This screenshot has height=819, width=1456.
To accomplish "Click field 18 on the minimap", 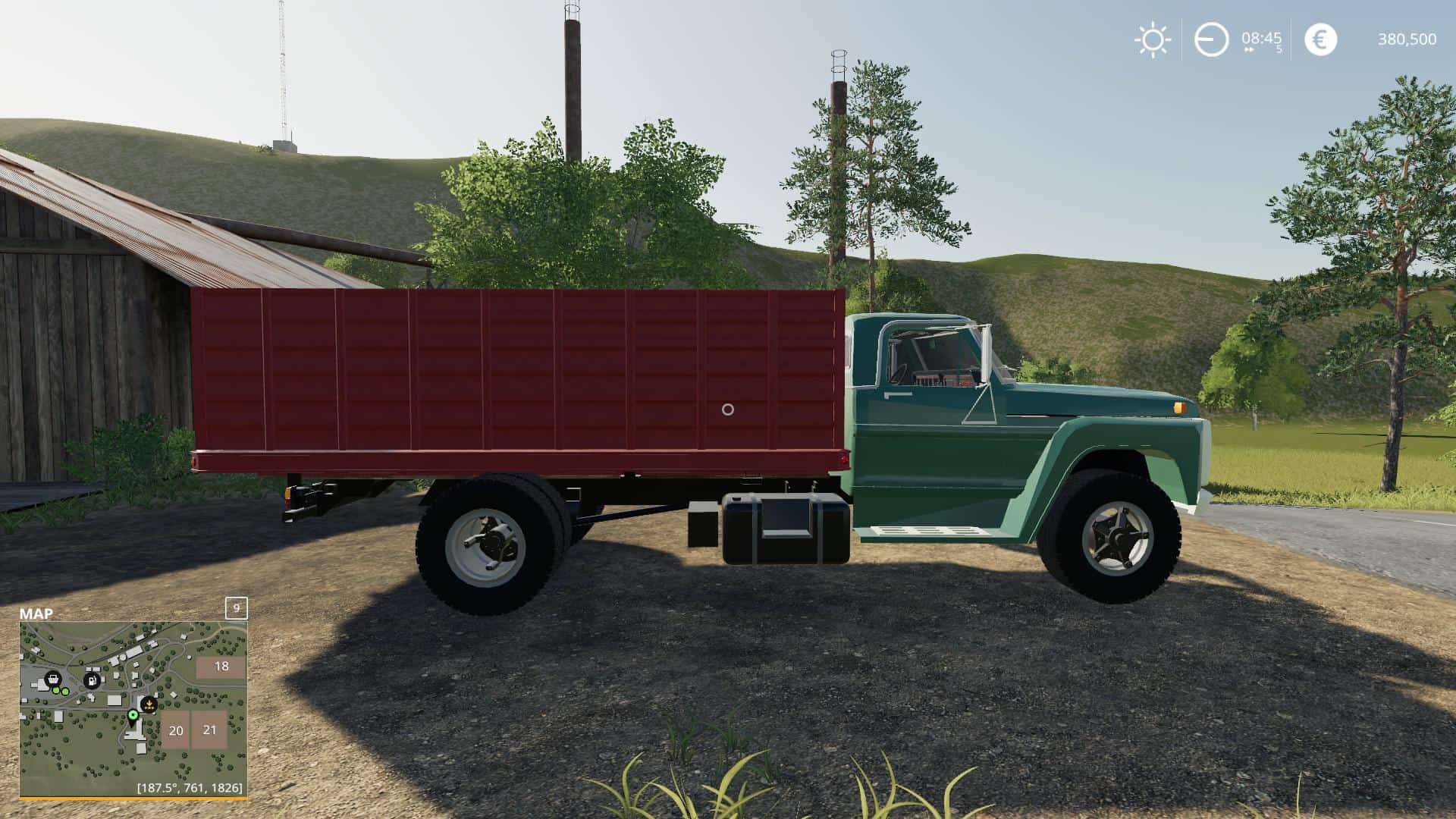I will [221, 667].
